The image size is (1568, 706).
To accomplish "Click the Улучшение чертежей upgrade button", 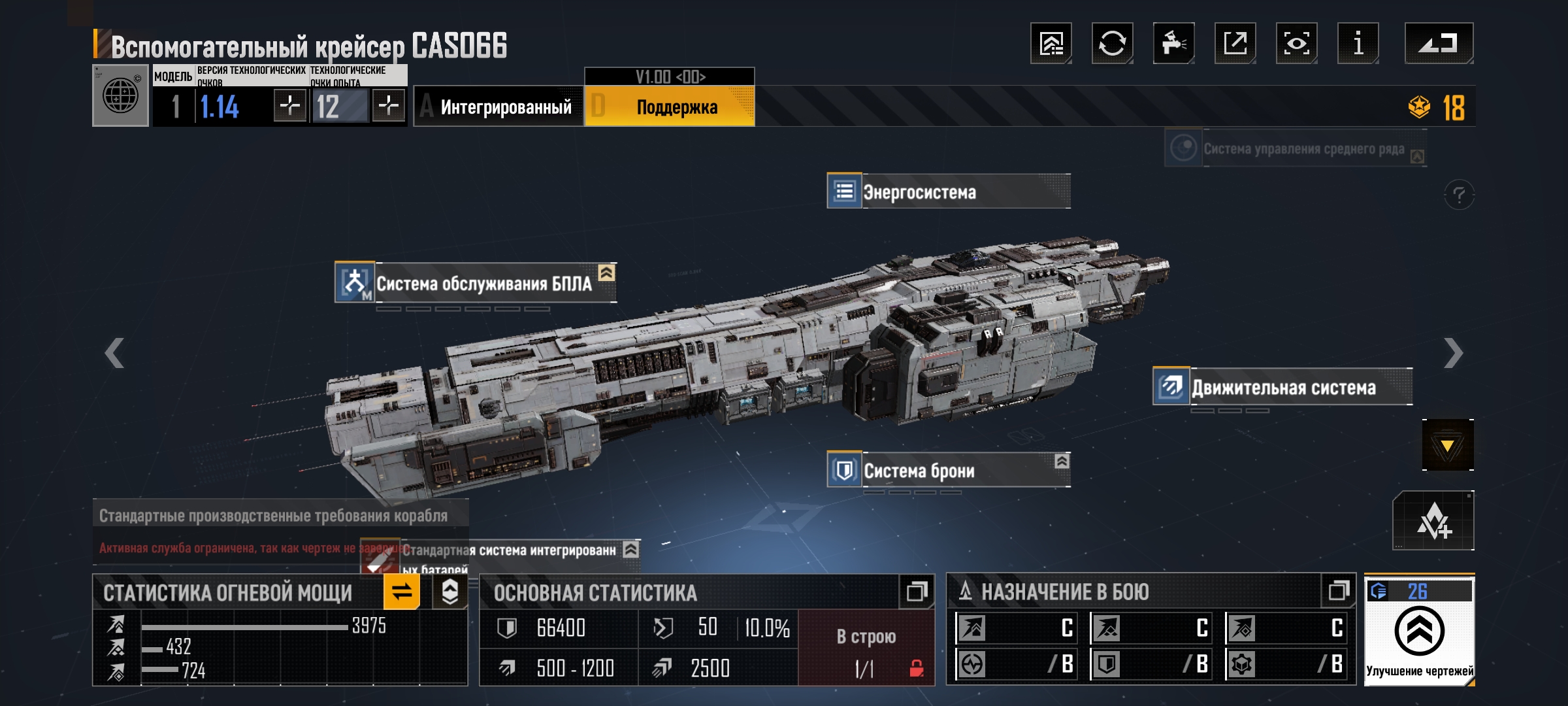I will click(x=1419, y=631).
